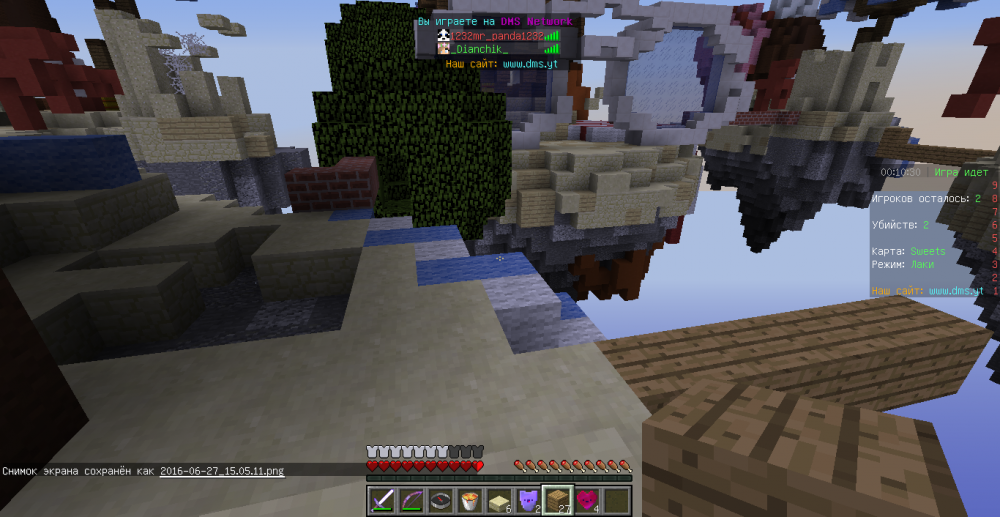Select the lava bucket slot
This screenshot has width=1000, height=517.
tap(468, 501)
